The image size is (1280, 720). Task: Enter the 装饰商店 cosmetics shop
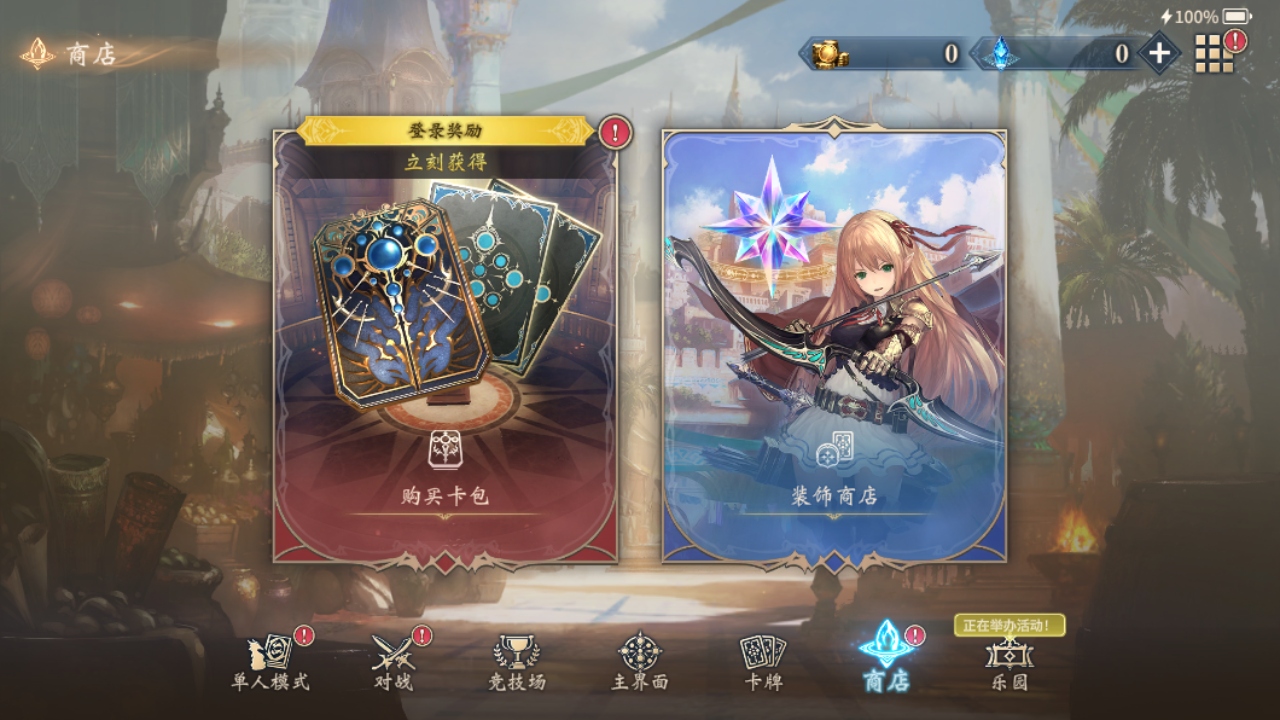pyautogui.click(x=834, y=345)
